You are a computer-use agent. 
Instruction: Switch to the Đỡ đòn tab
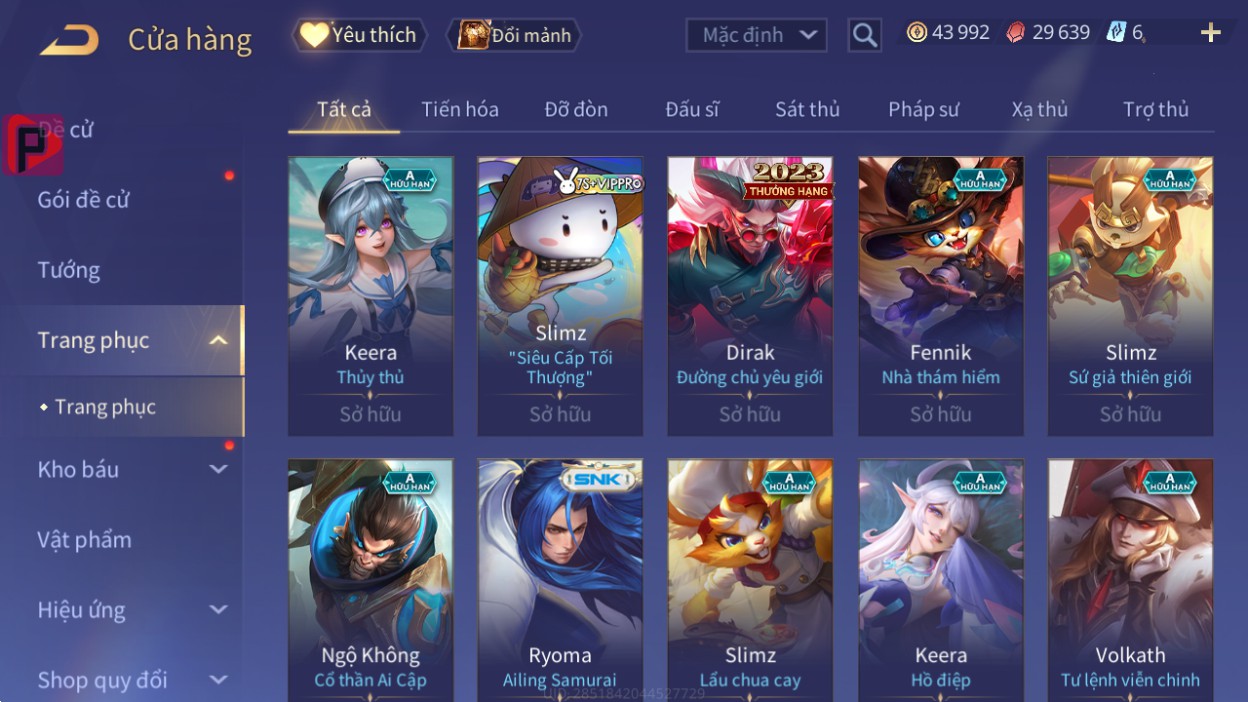pyautogui.click(x=576, y=109)
